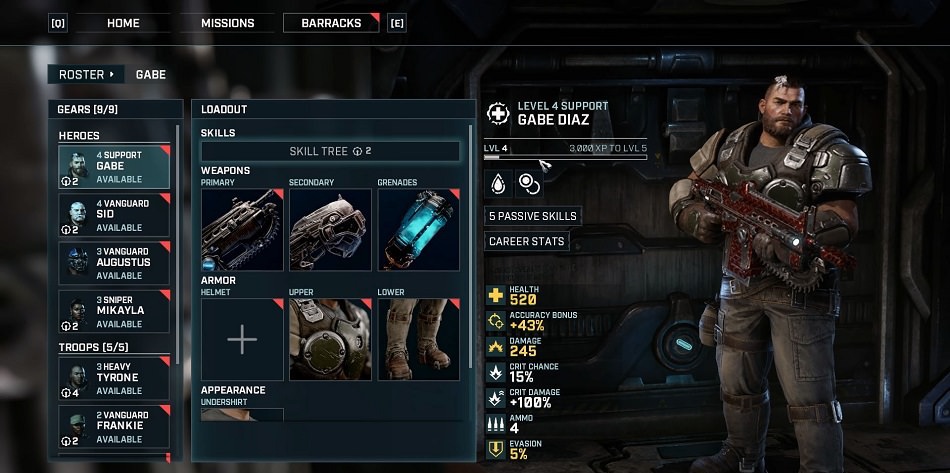The height and width of the screenshot is (473, 950).
Task: Pick Augustus in the roster list
Action: pos(114,263)
